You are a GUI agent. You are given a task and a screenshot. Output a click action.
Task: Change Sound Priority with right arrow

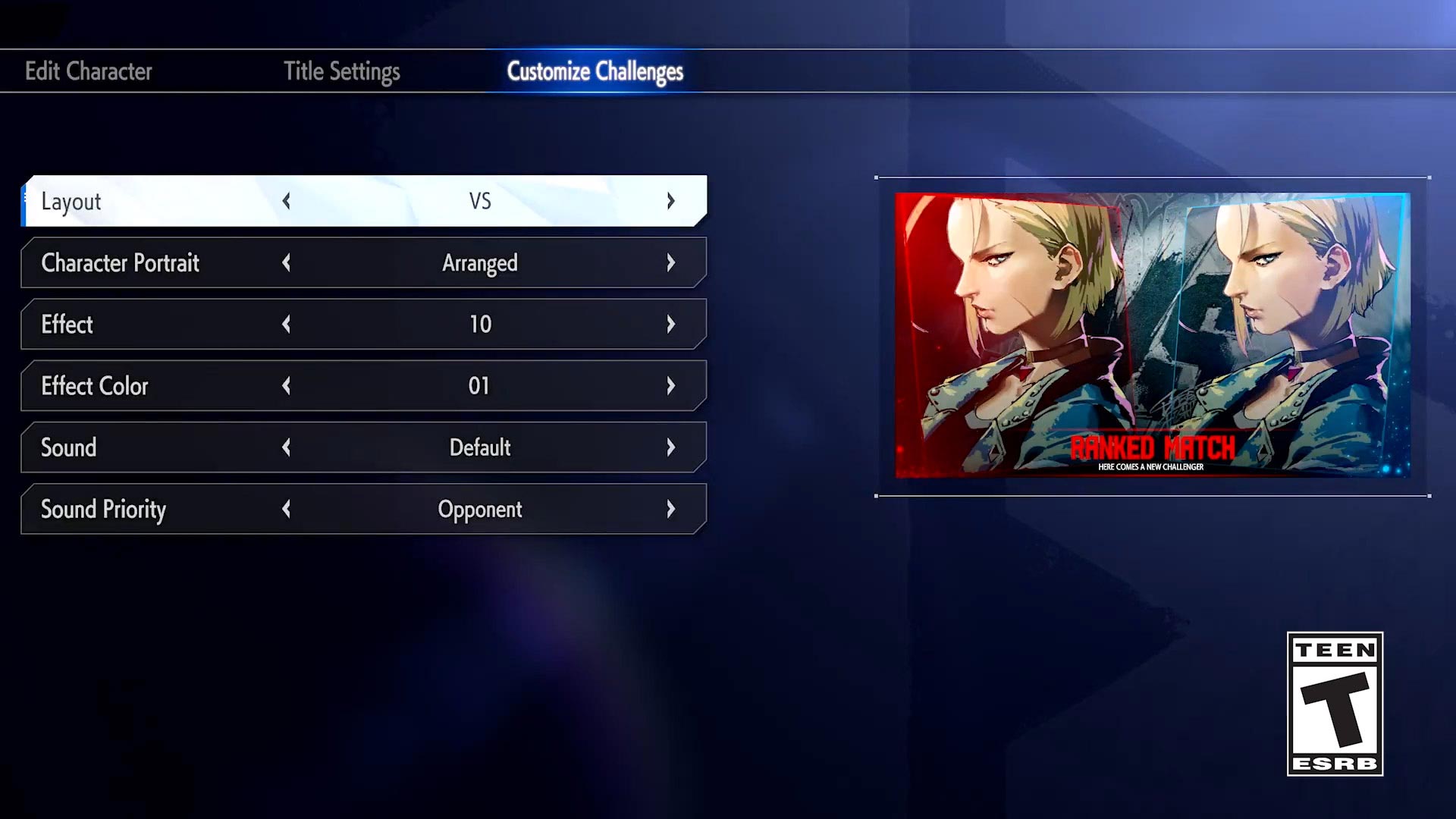coord(670,509)
